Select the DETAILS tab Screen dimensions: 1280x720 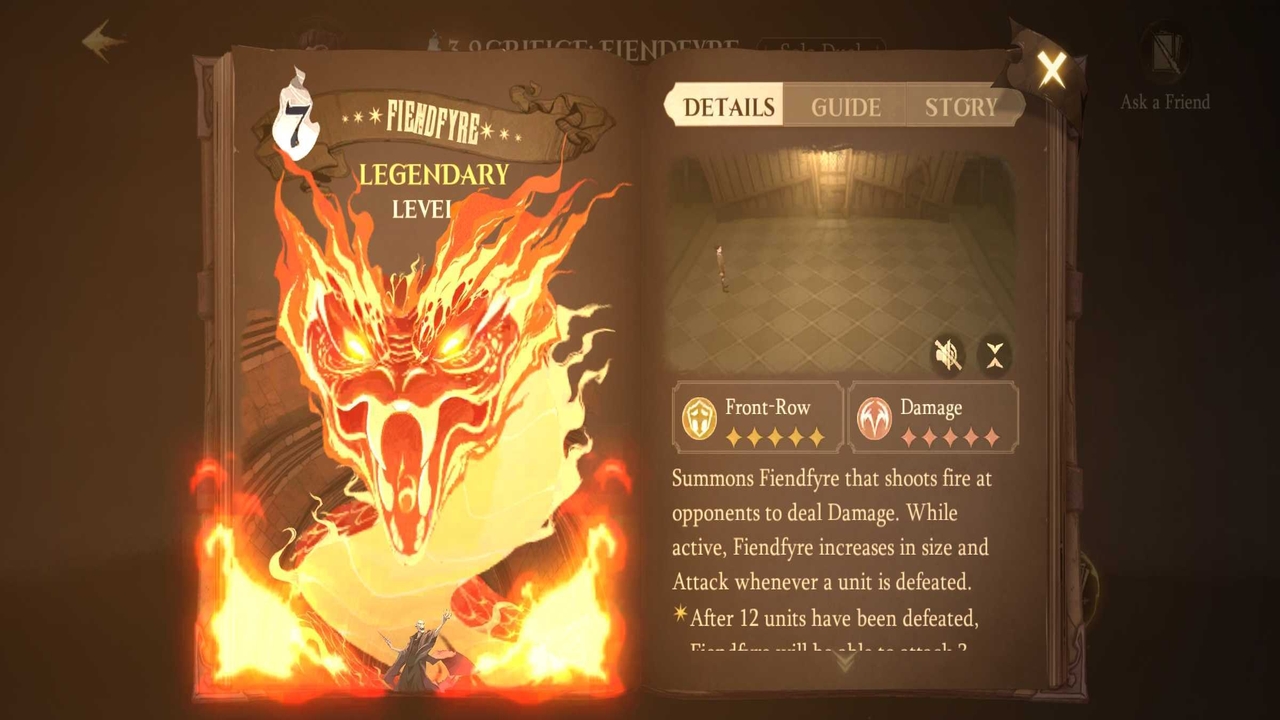(x=724, y=106)
